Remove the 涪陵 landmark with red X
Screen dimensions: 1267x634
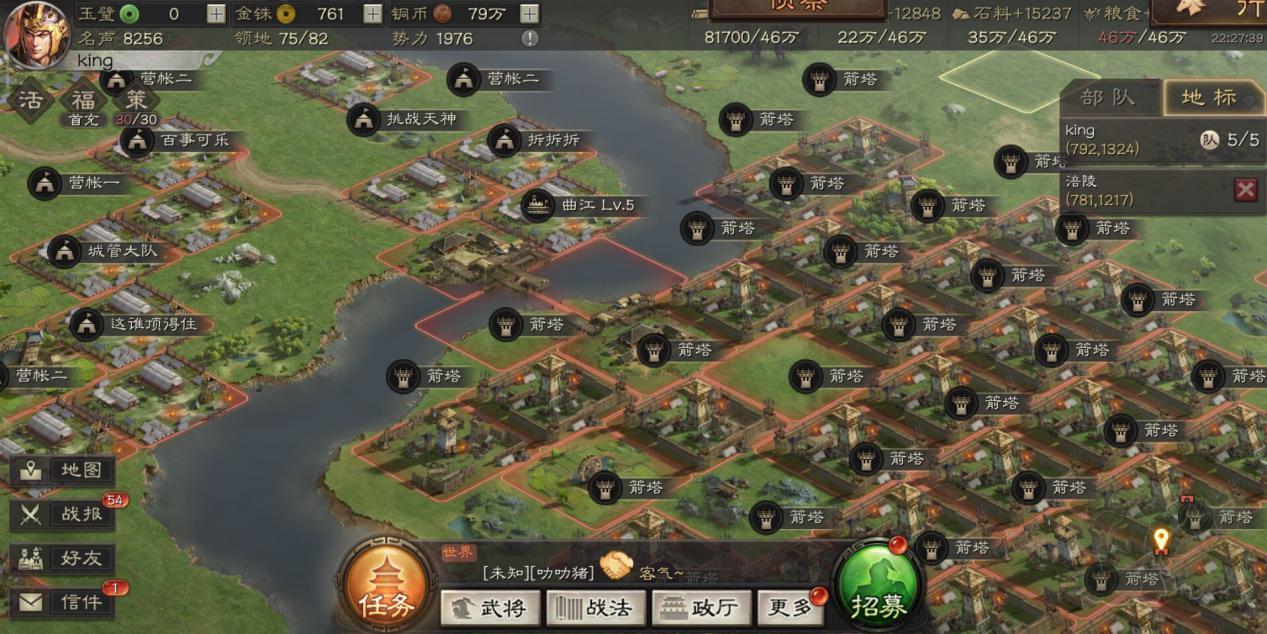tap(1245, 190)
